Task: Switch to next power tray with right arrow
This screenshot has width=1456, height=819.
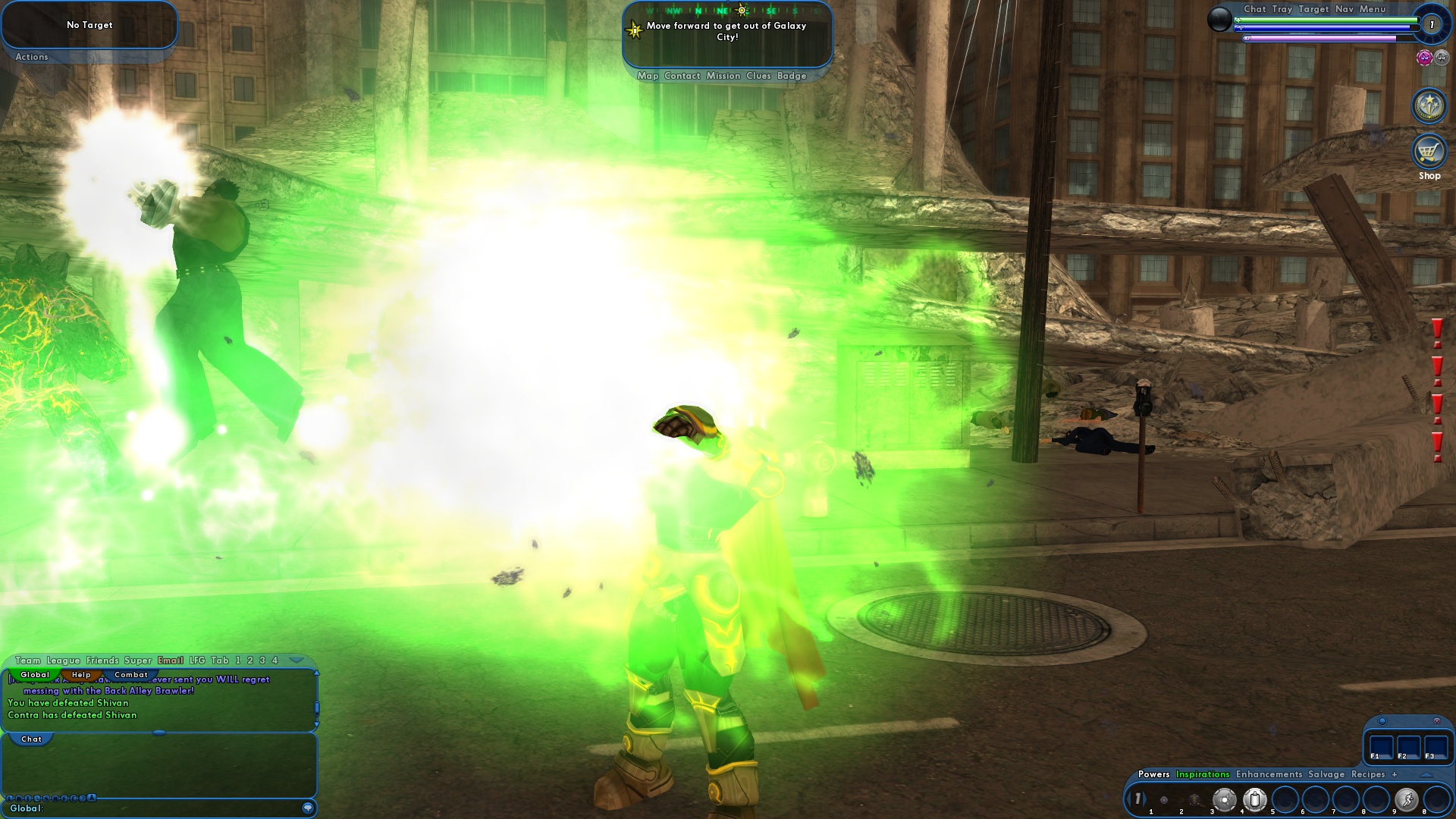Action: [x=1145, y=798]
